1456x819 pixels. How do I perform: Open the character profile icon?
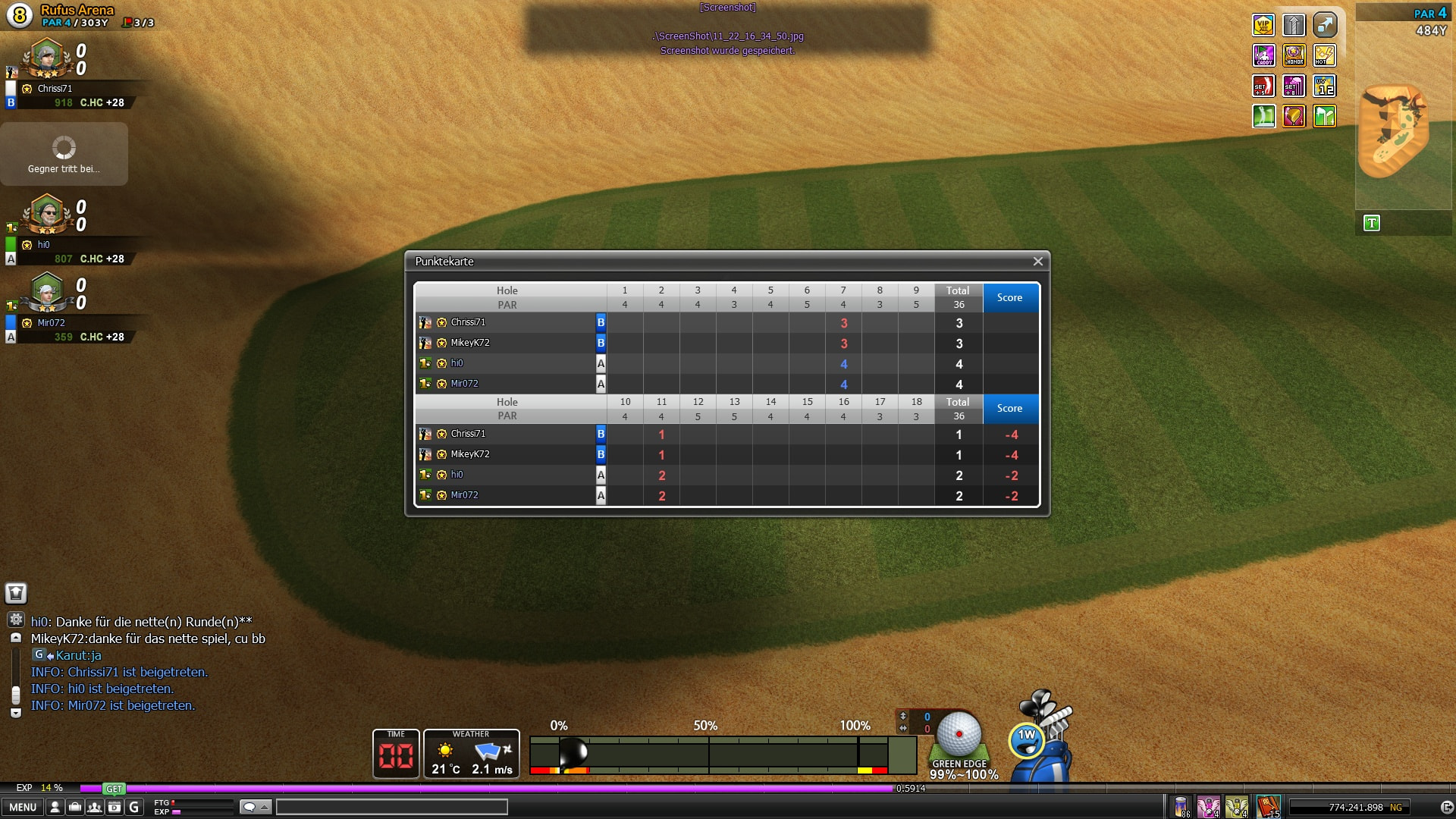pos(55,808)
